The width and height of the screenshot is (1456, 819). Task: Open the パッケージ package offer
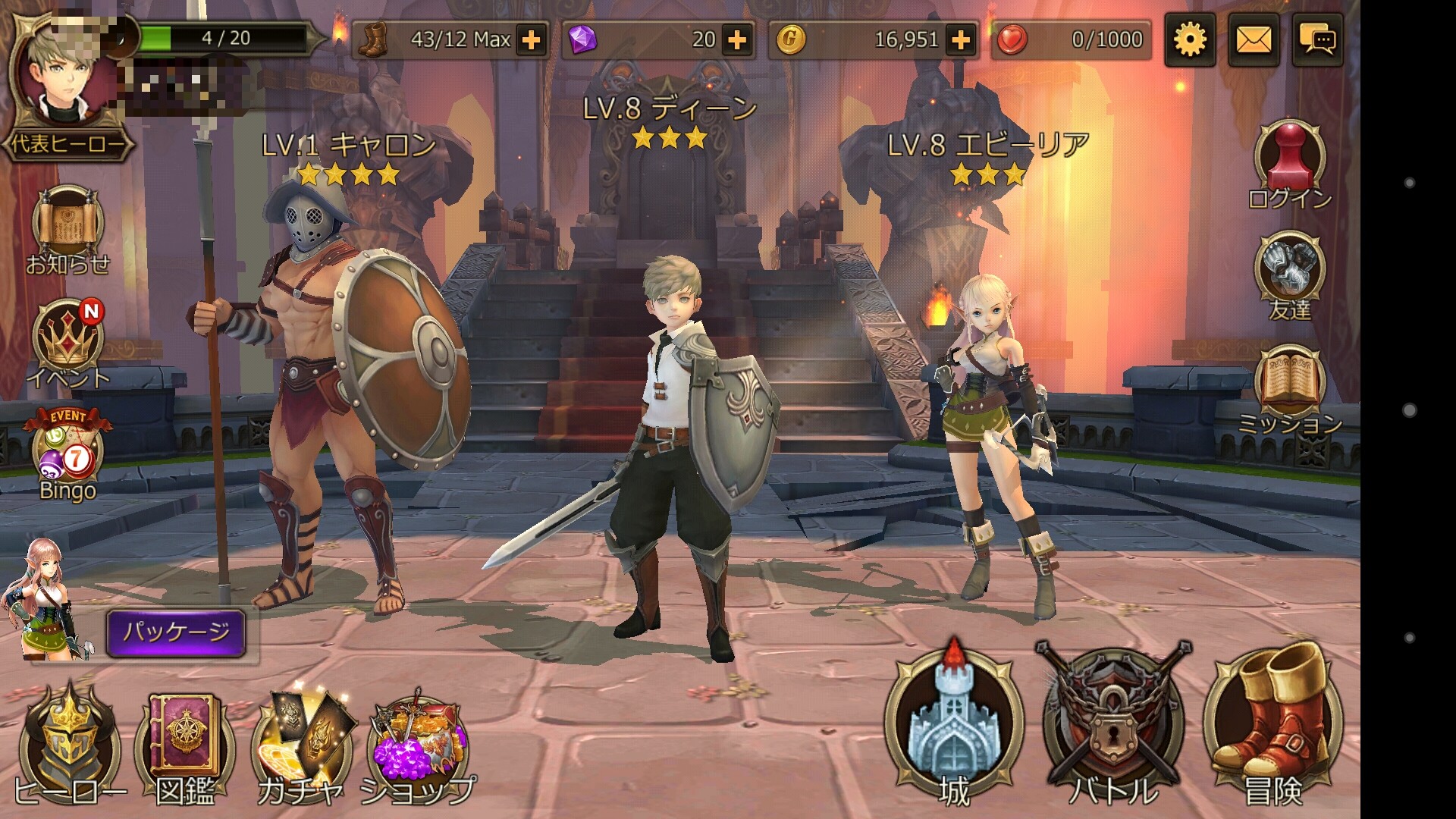[176, 632]
